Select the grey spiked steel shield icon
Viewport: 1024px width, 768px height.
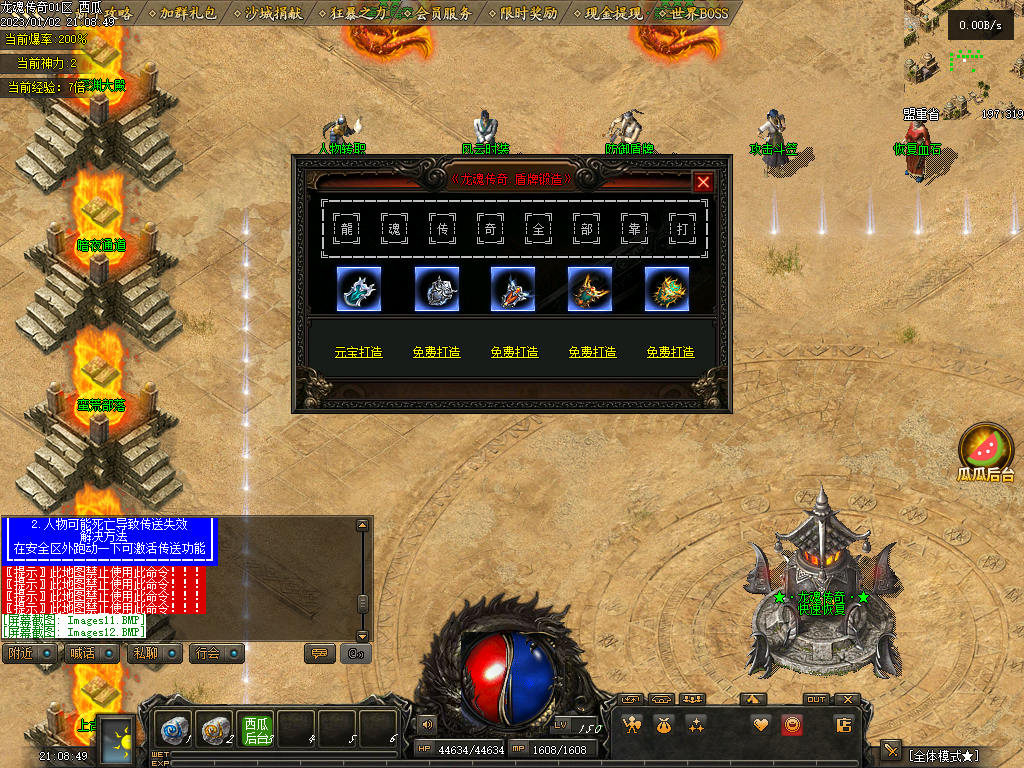(436, 288)
